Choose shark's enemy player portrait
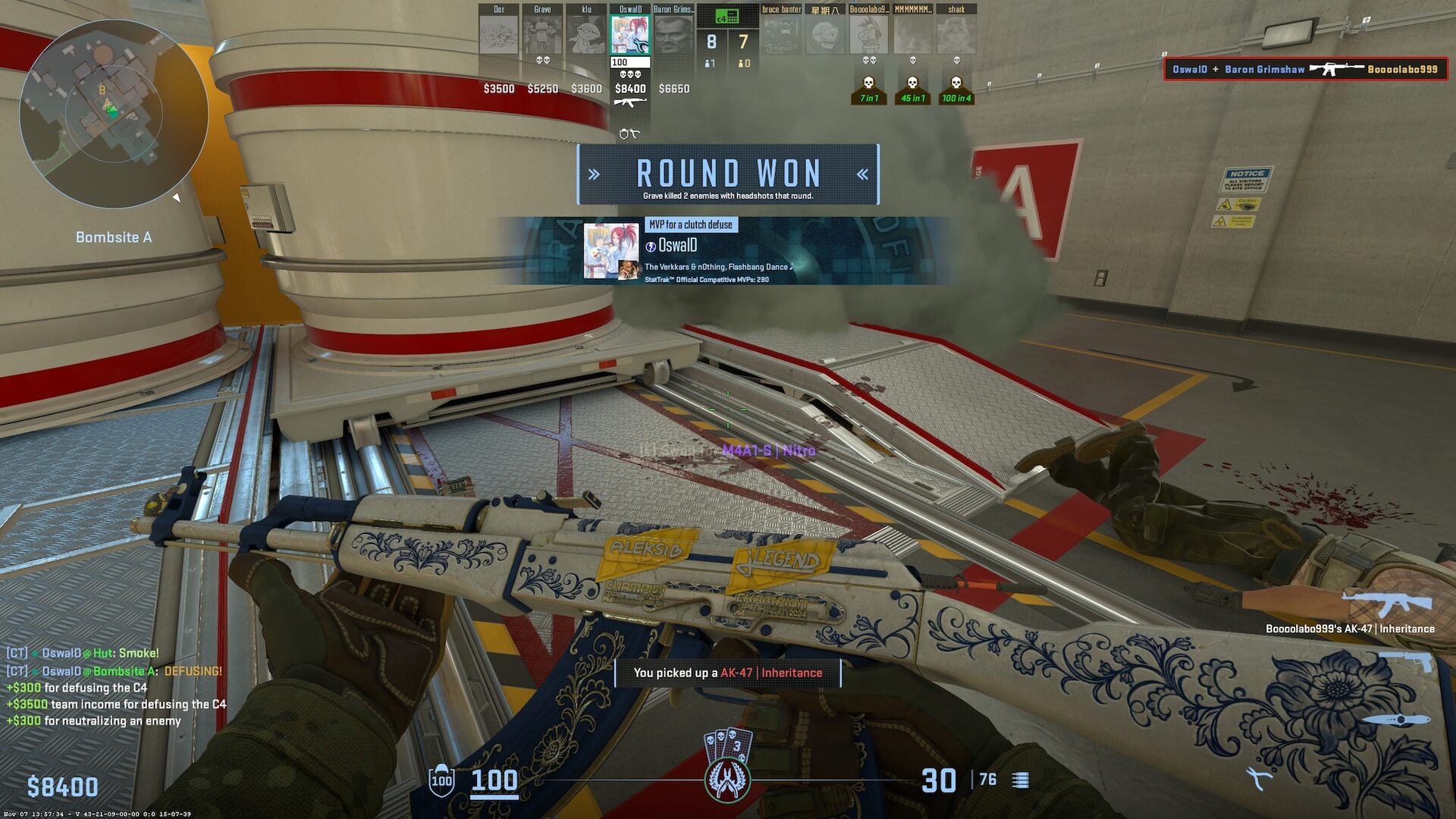This screenshot has width=1456, height=819. click(x=956, y=35)
